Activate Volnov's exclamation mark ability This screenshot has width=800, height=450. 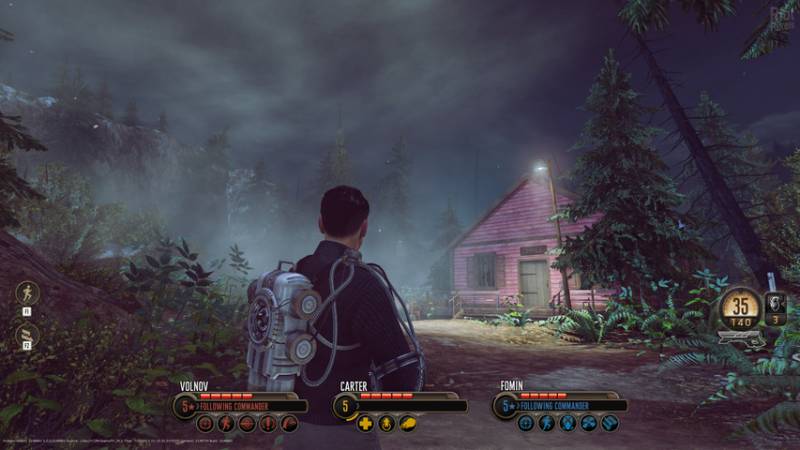pyautogui.click(x=268, y=423)
